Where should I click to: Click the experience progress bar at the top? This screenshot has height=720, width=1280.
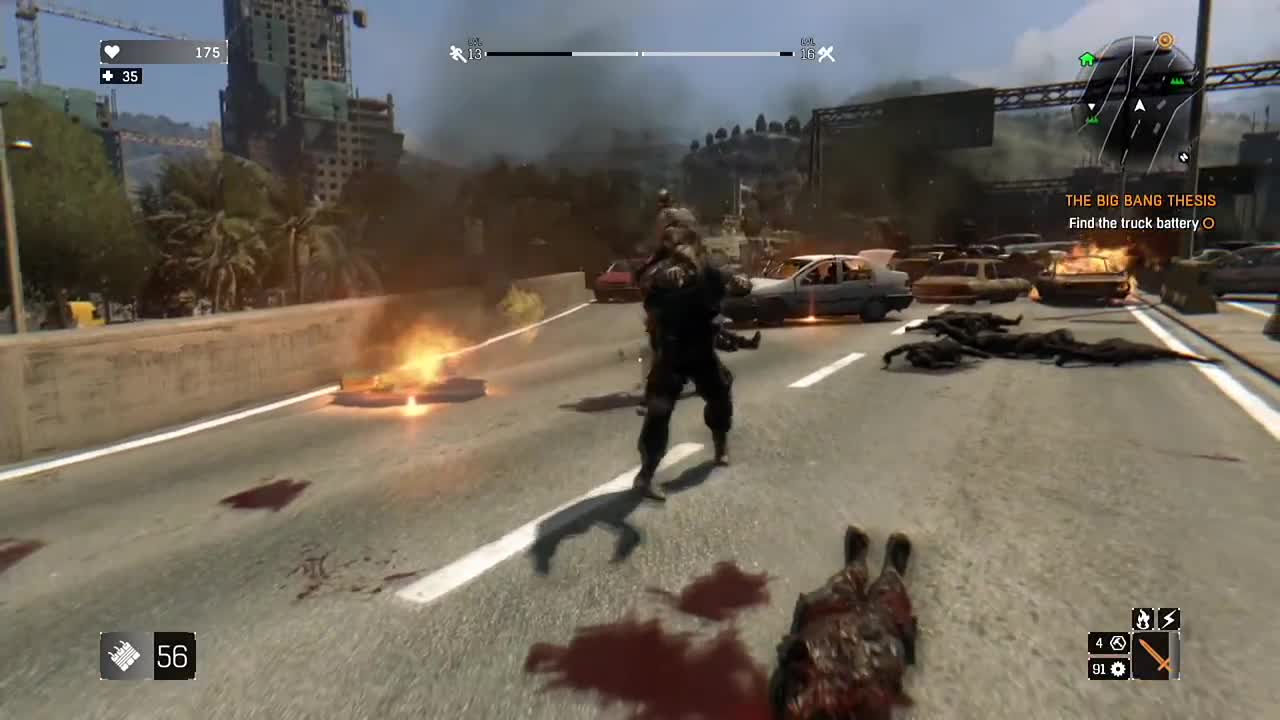pos(637,54)
